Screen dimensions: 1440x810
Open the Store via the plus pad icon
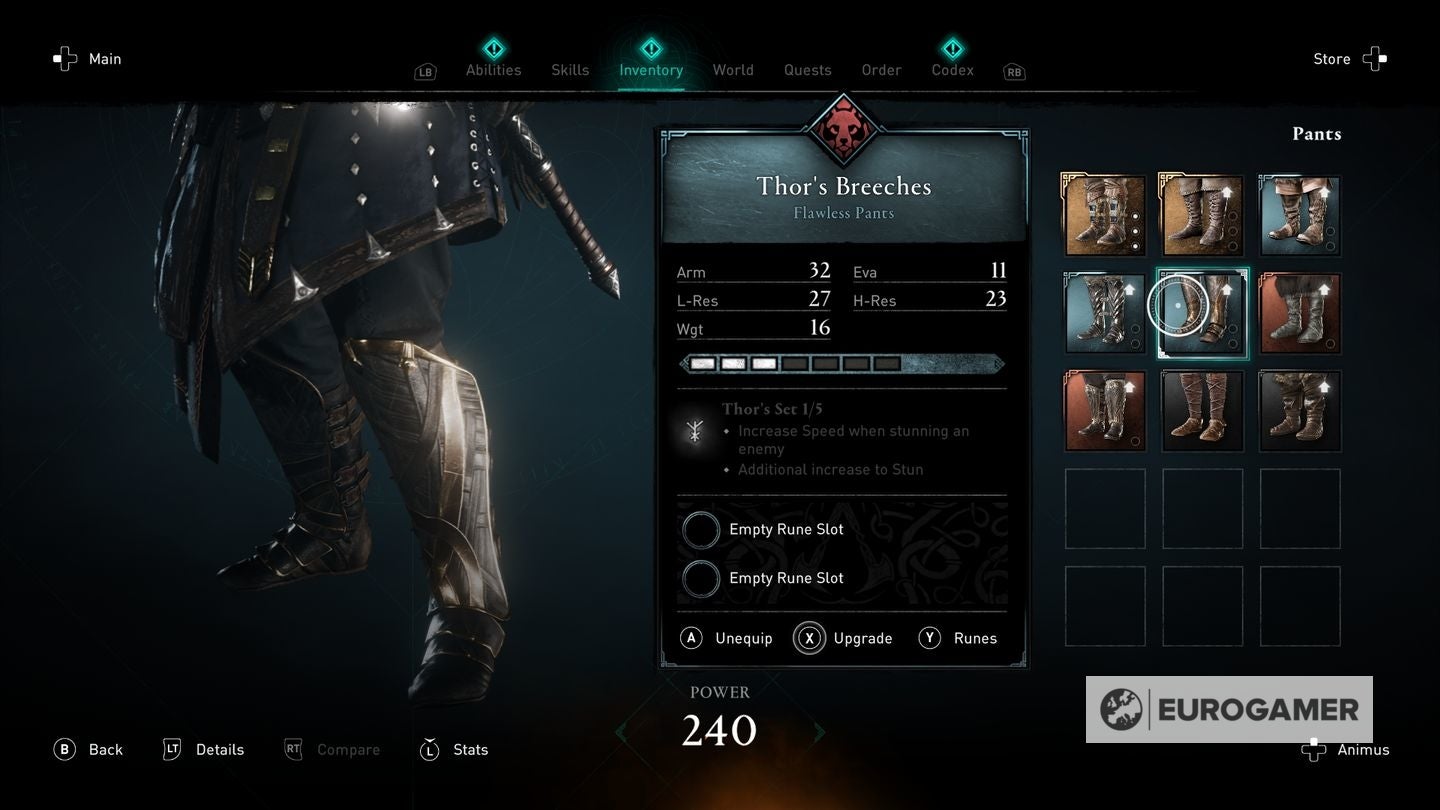pos(1375,58)
